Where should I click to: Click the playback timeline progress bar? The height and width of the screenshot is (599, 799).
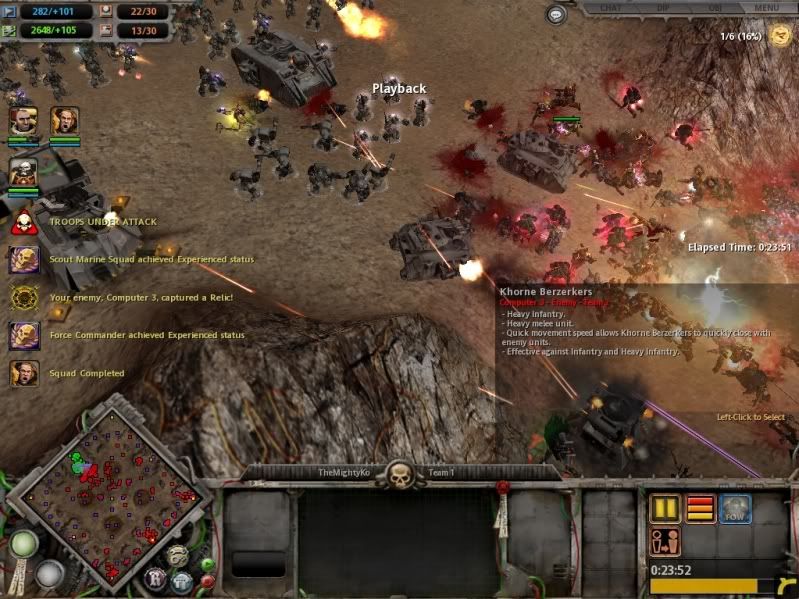tap(715, 586)
